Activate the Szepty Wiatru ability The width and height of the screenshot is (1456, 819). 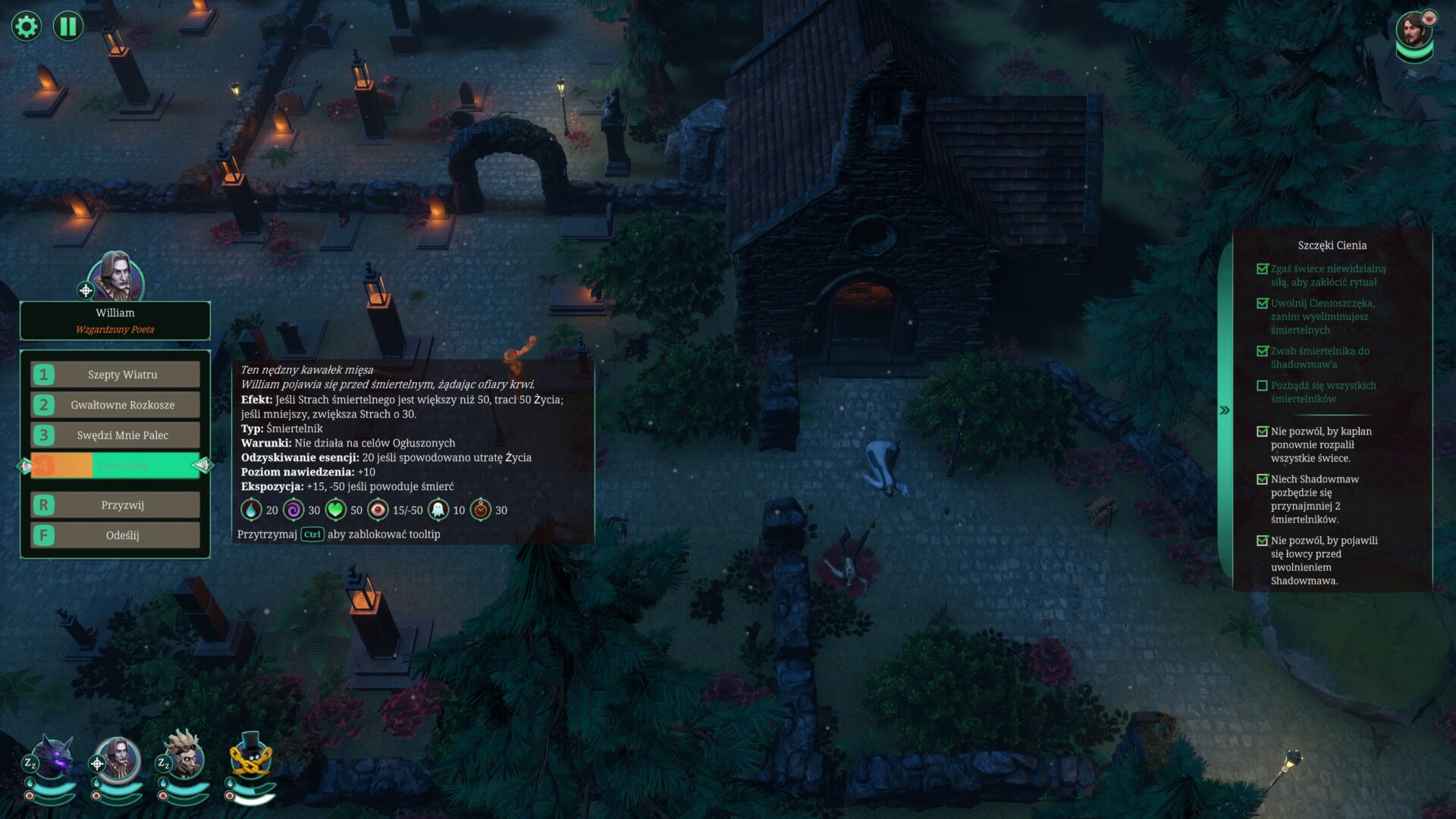(115, 375)
